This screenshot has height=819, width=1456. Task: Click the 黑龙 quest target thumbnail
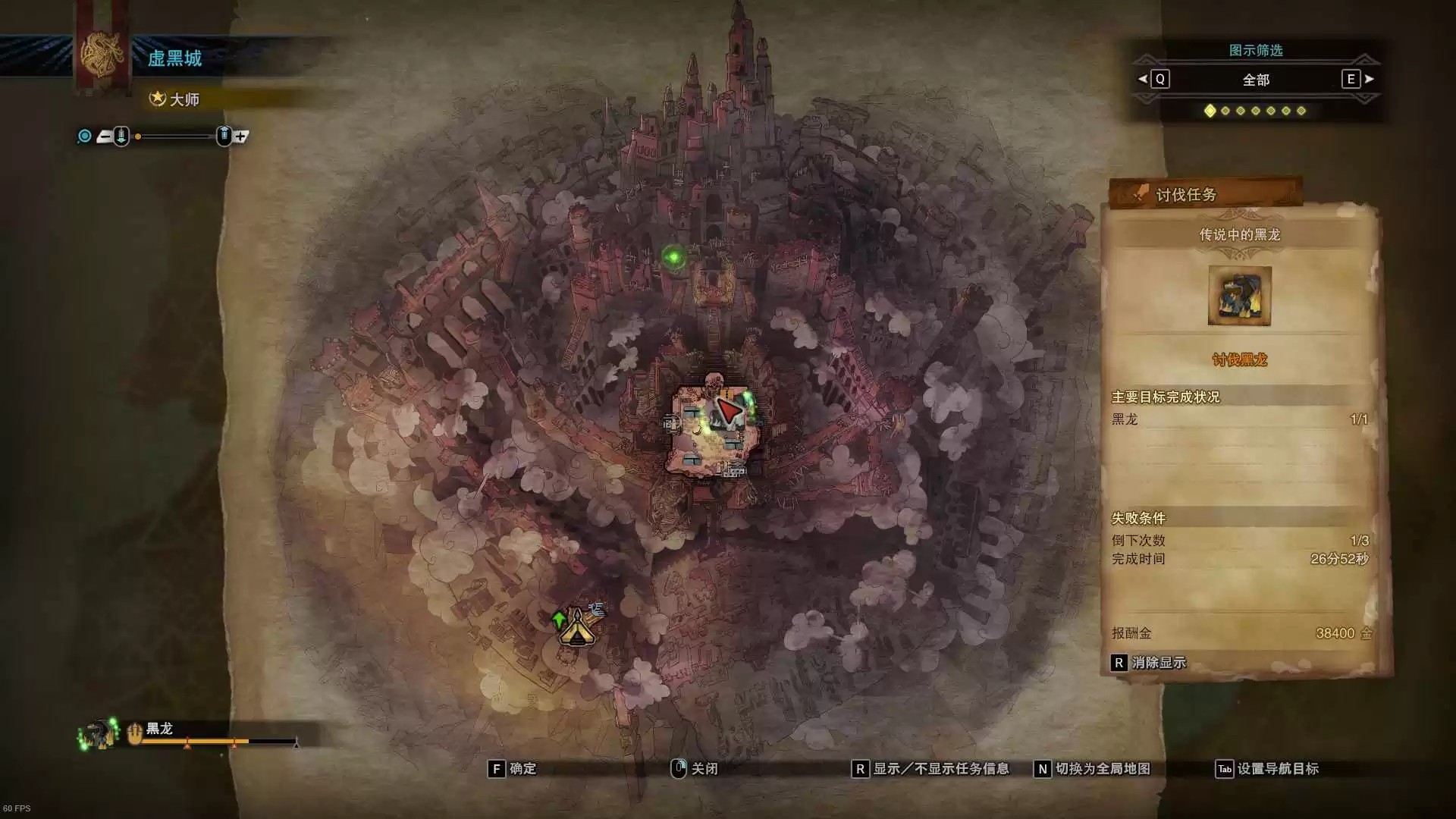[x=1239, y=296]
